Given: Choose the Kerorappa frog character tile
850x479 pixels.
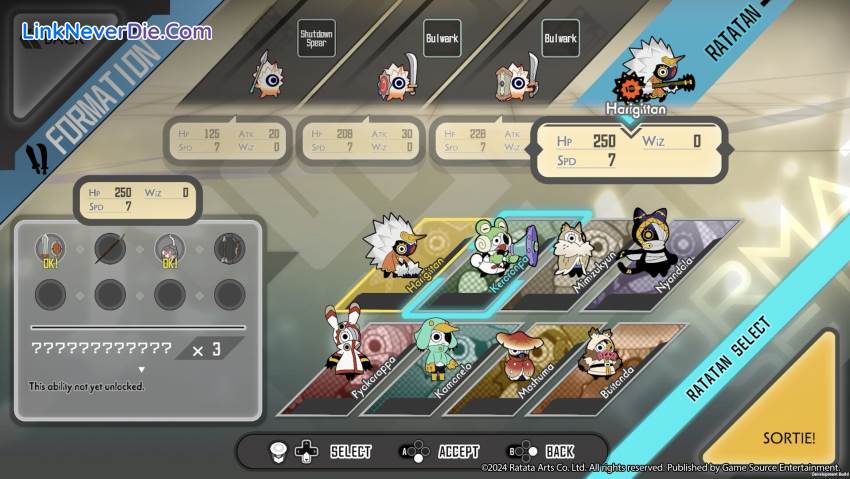Looking at the screenshot, I should [x=490, y=258].
